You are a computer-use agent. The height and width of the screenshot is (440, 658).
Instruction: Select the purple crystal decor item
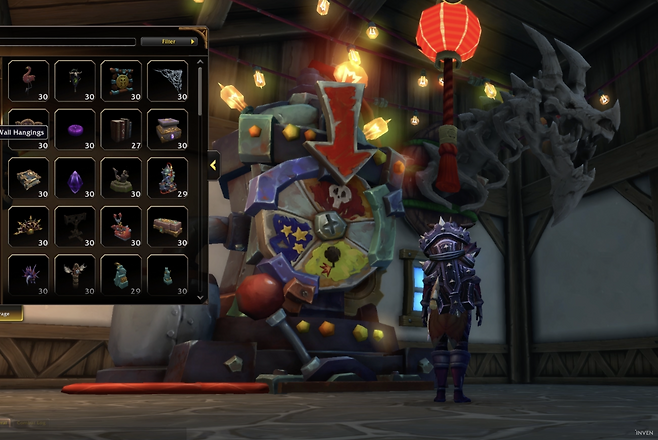click(75, 178)
